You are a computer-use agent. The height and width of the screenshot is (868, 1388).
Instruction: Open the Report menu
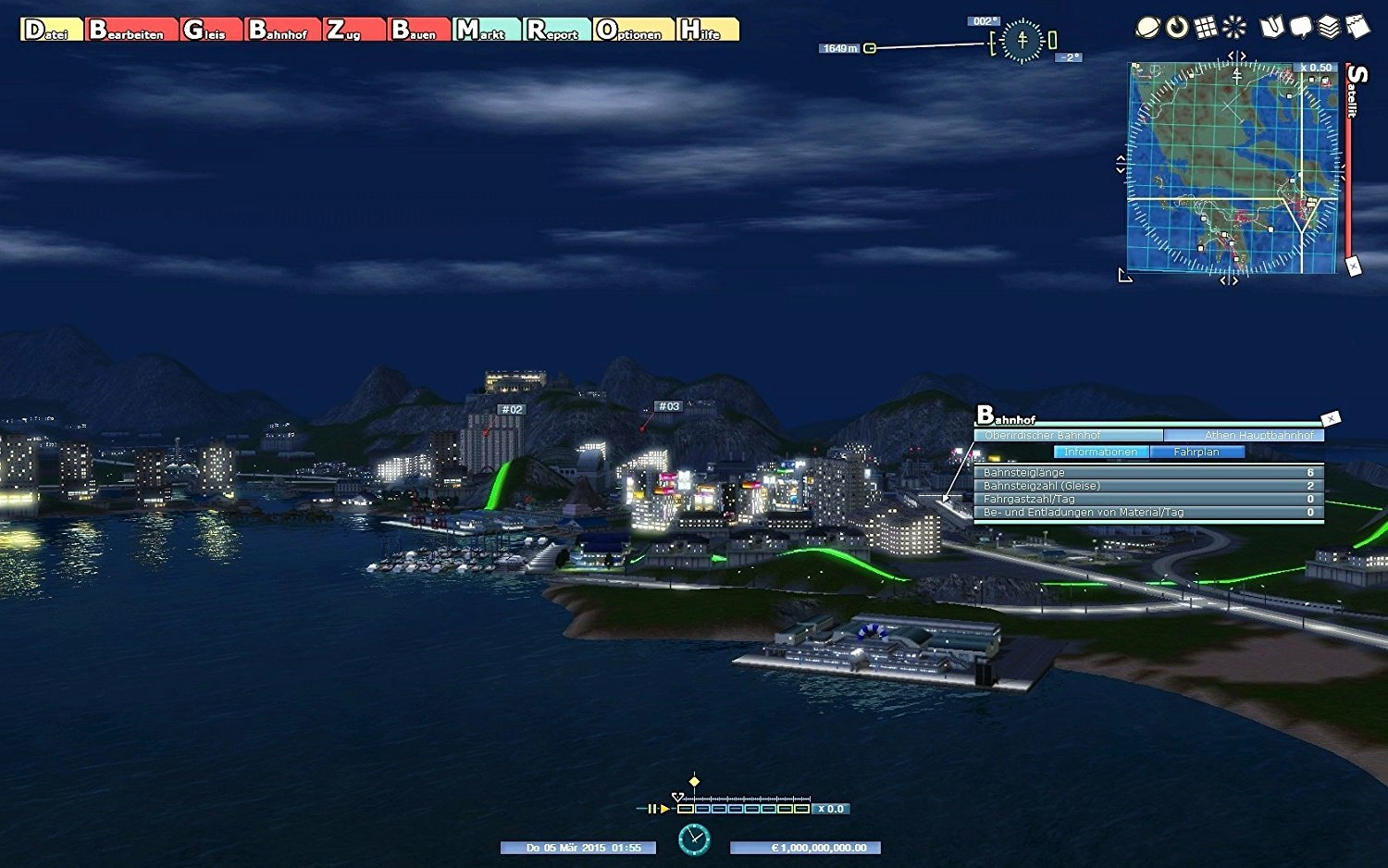557,31
